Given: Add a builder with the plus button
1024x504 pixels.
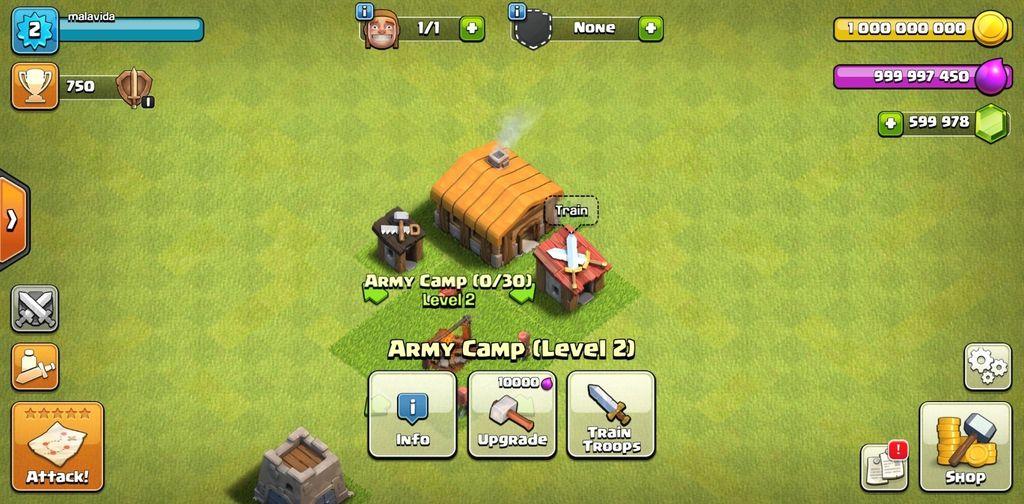Looking at the screenshot, I should coord(472,28).
